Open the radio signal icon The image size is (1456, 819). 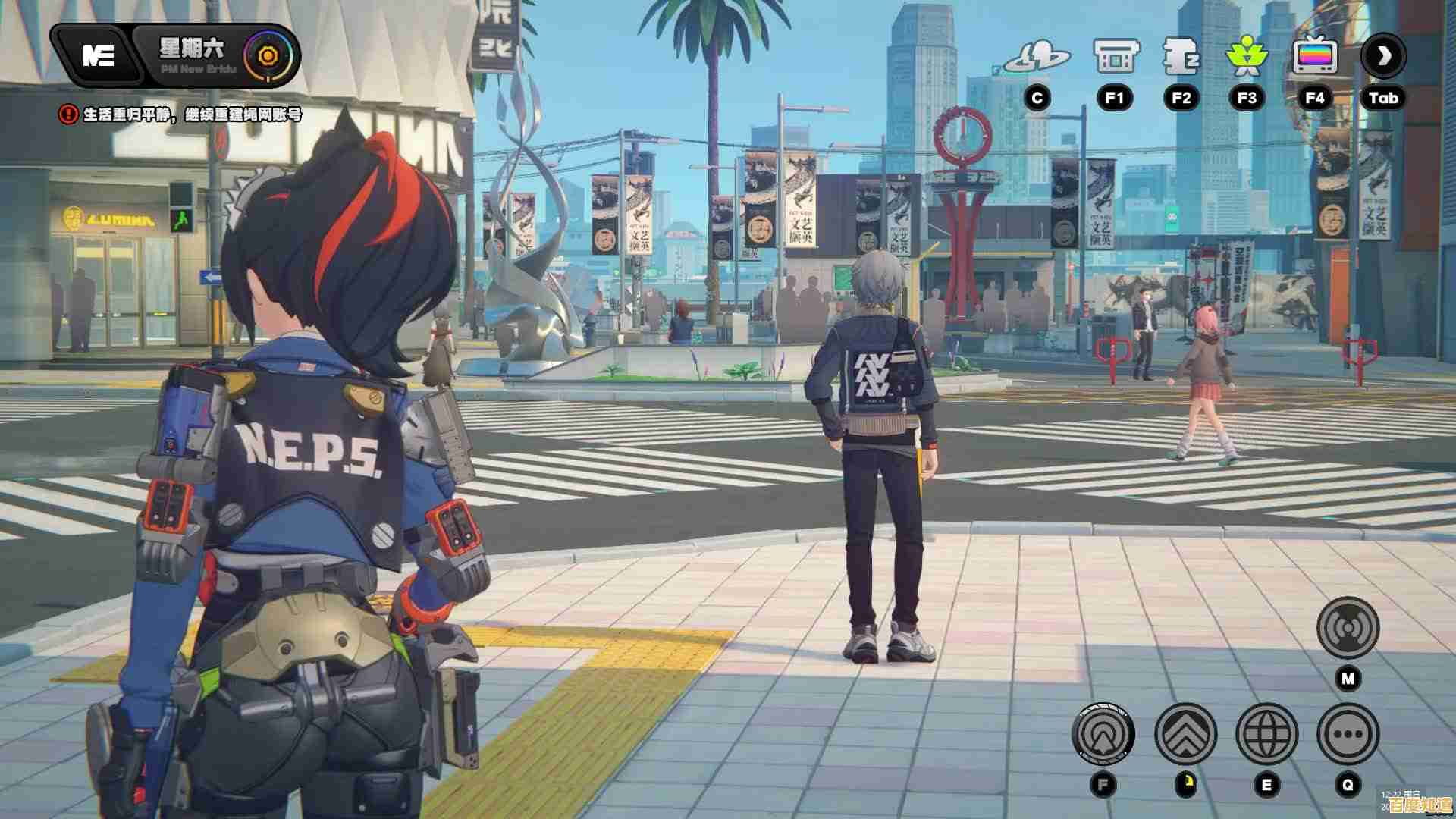pos(1348,628)
